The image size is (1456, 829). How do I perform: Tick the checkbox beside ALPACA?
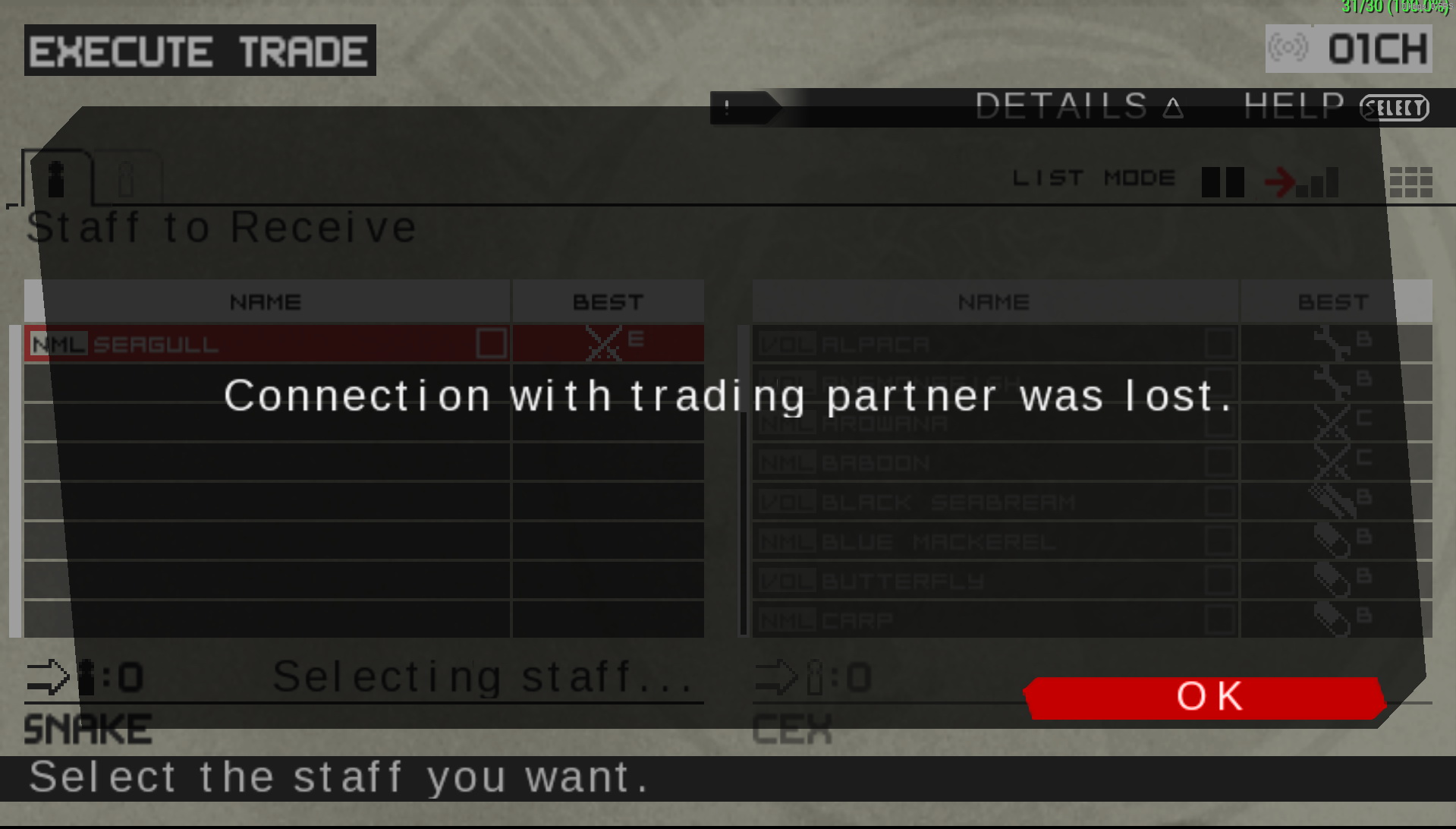click(x=1219, y=343)
